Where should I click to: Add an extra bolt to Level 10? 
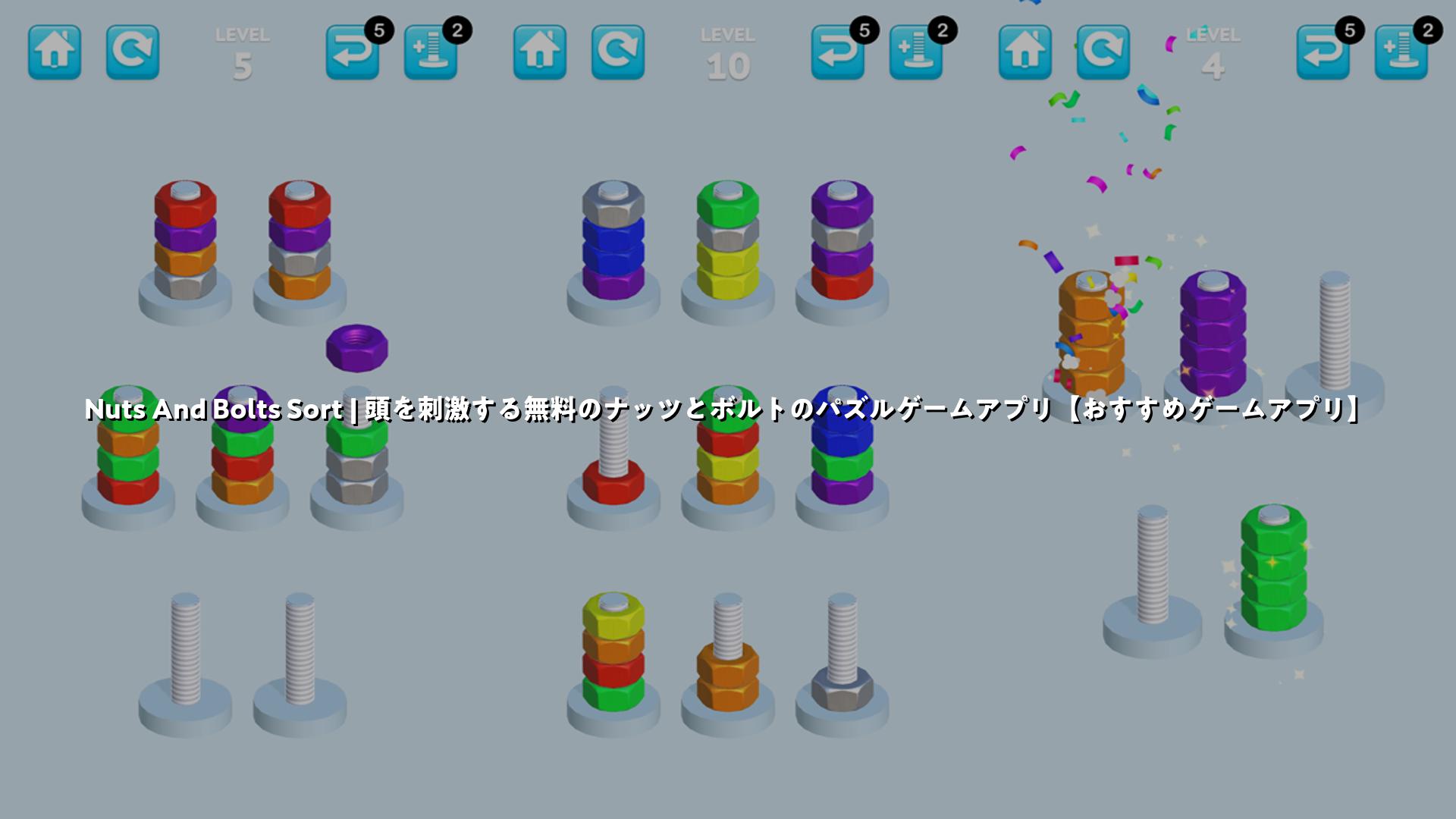click(916, 52)
